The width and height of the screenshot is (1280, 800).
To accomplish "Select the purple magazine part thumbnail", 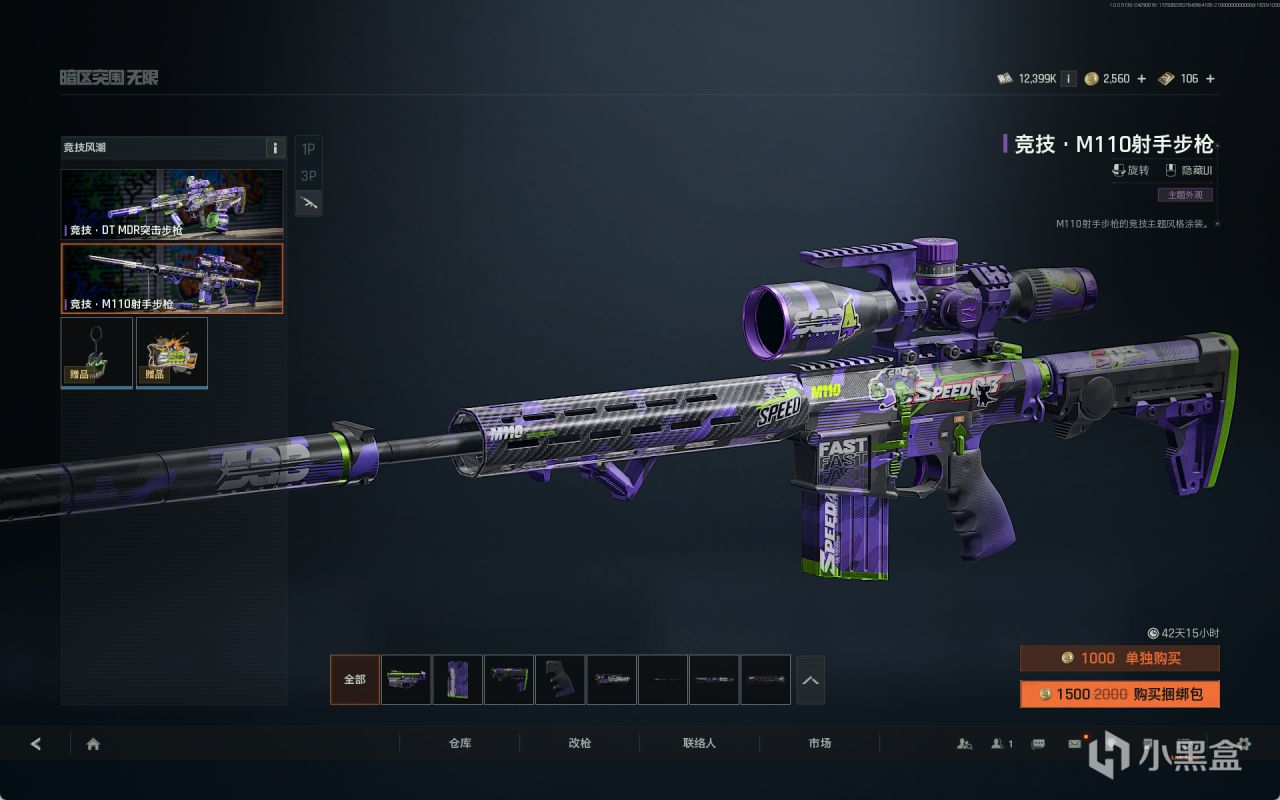I will [458, 680].
